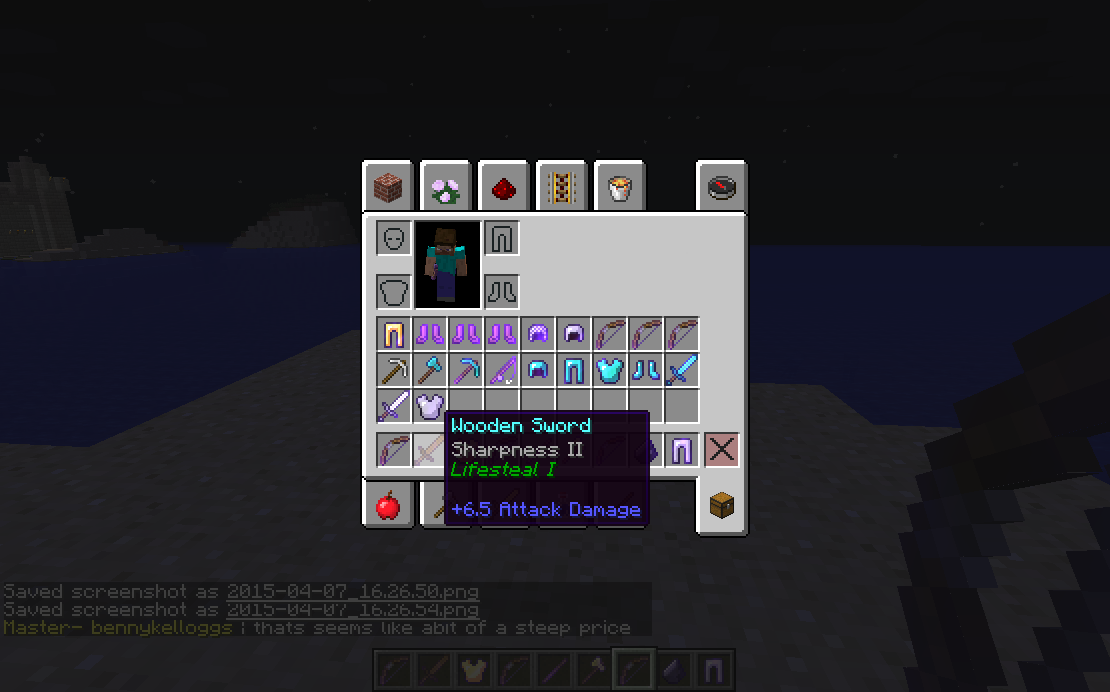Click the empty helmet armor slot
Viewport: 1110px width, 692px height.
tap(394, 238)
